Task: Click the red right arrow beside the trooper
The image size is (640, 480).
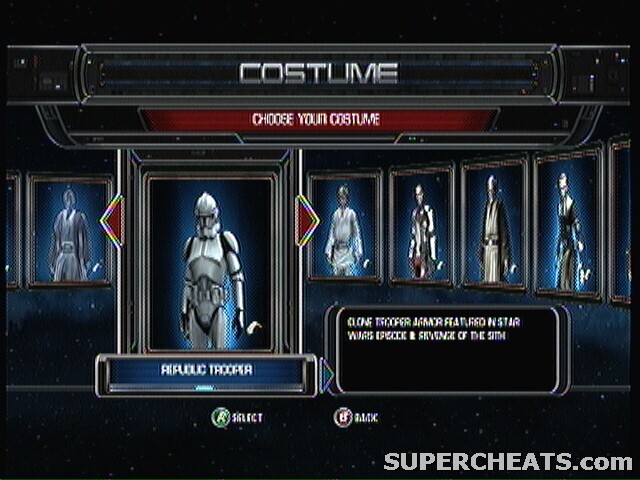Action: click(307, 222)
